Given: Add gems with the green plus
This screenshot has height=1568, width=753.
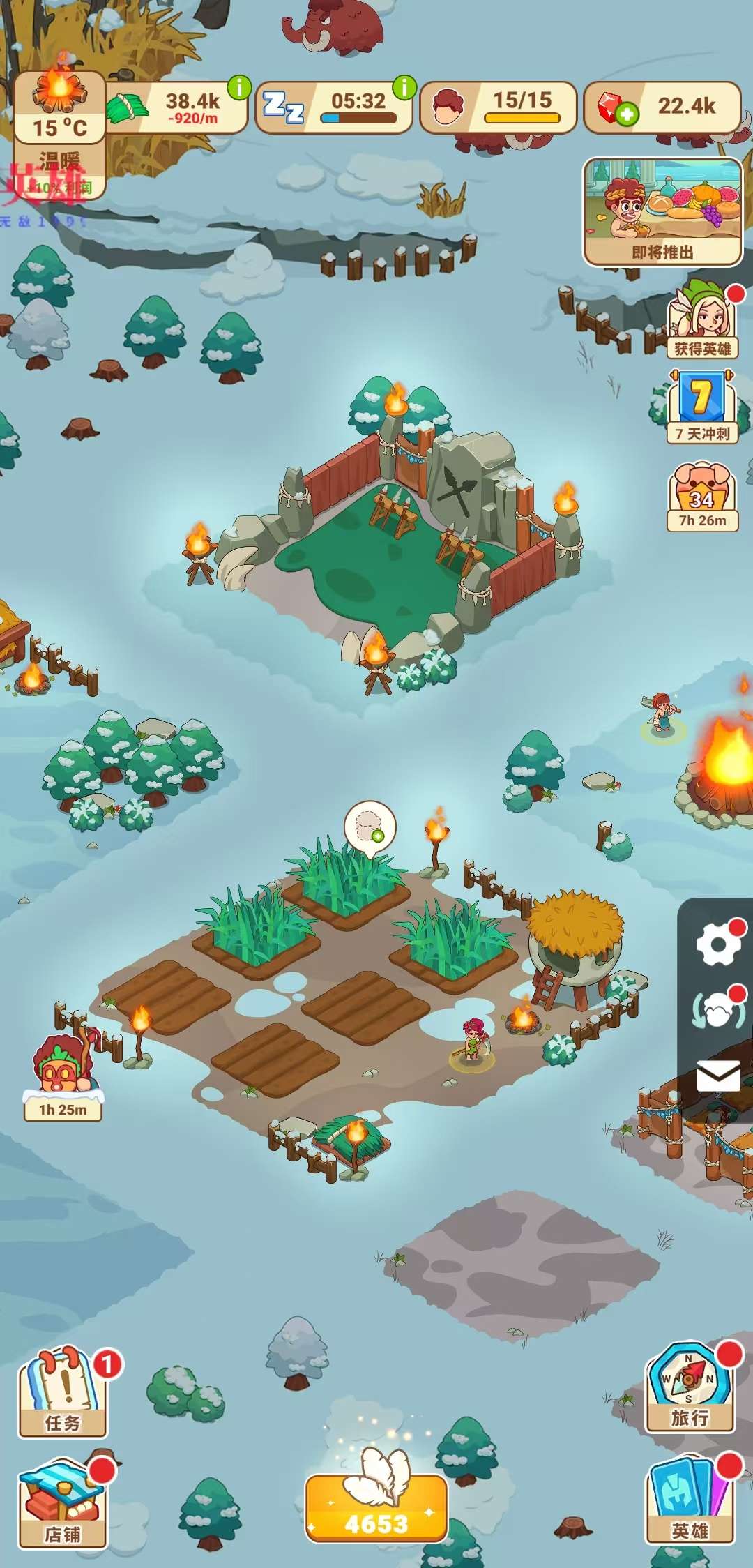Looking at the screenshot, I should 627,114.
